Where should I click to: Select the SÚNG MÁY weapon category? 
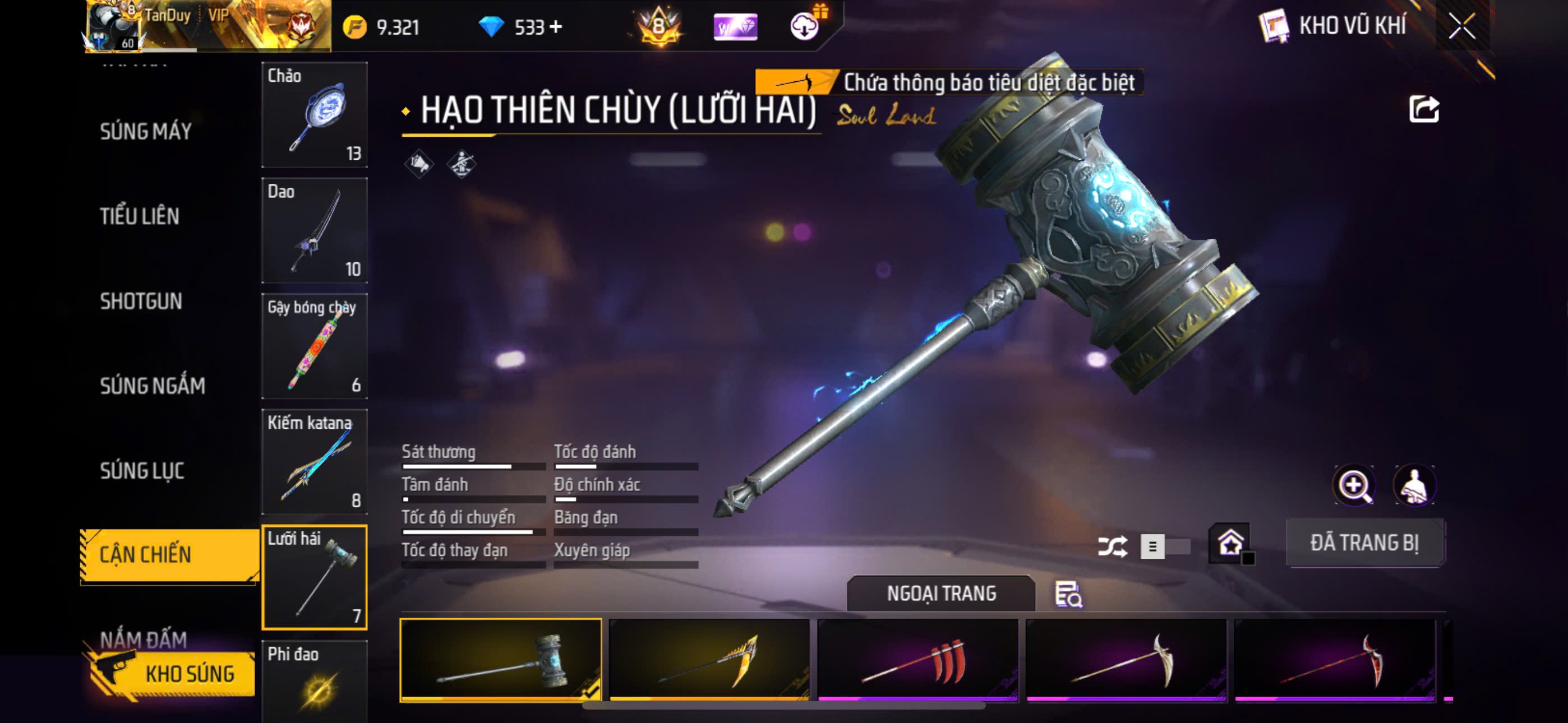(x=145, y=132)
